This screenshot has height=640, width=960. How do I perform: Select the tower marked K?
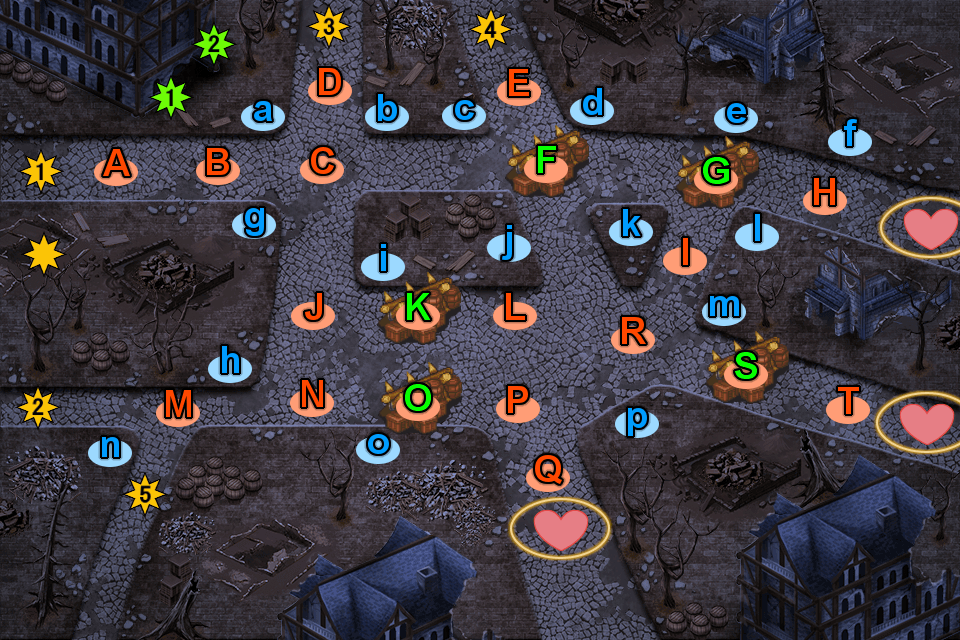(x=418, y=311)
